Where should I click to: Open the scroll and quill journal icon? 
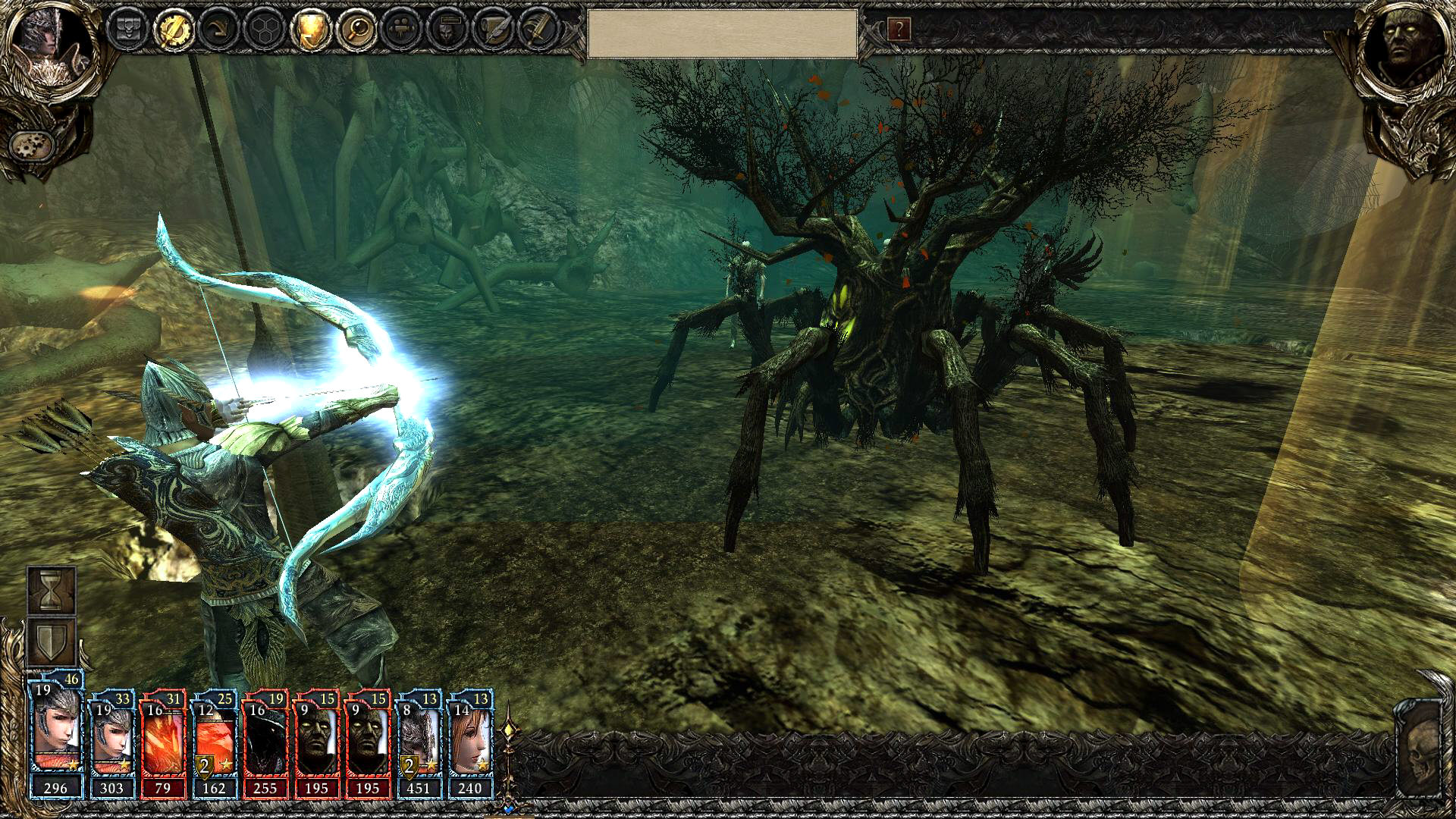(493, 30)
